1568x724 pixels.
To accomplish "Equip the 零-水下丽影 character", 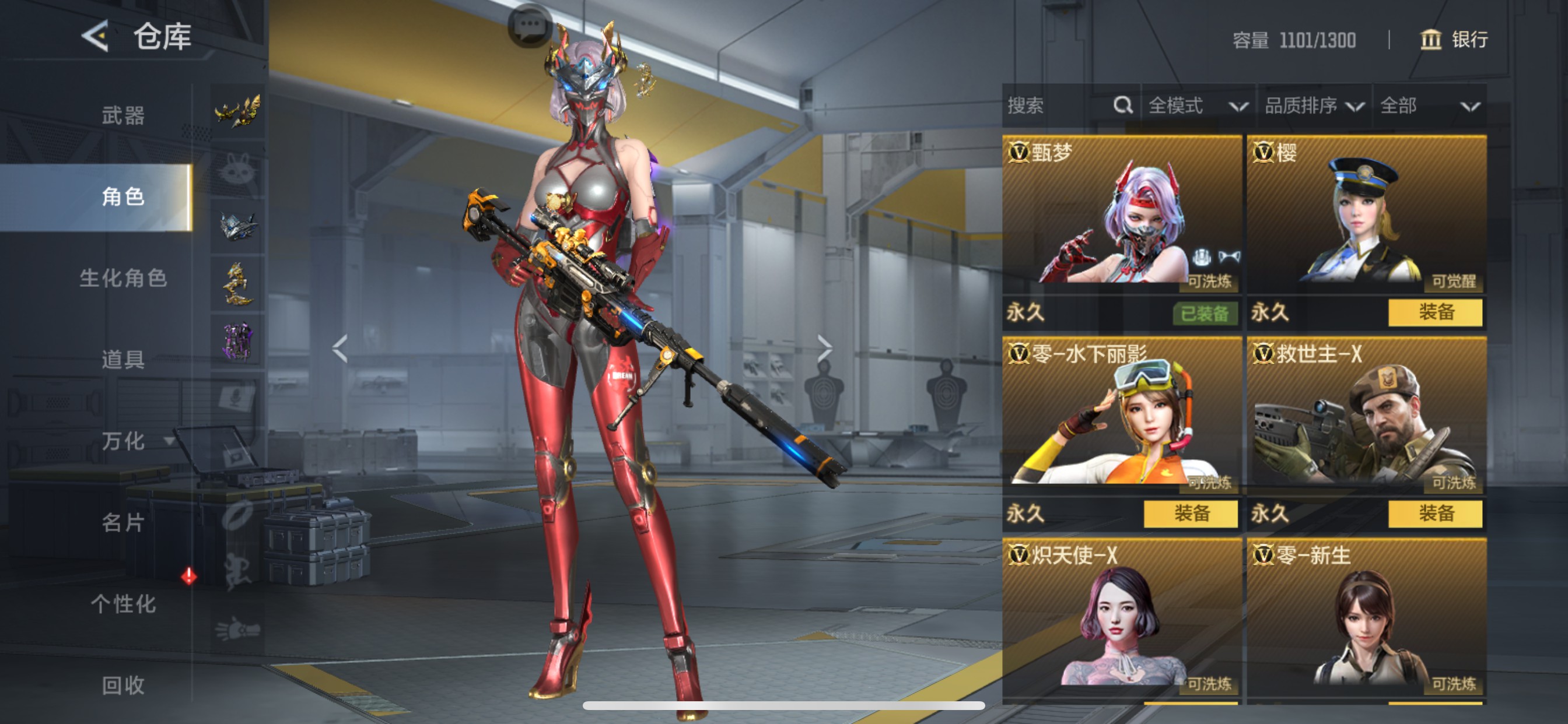I will 1191,514.
